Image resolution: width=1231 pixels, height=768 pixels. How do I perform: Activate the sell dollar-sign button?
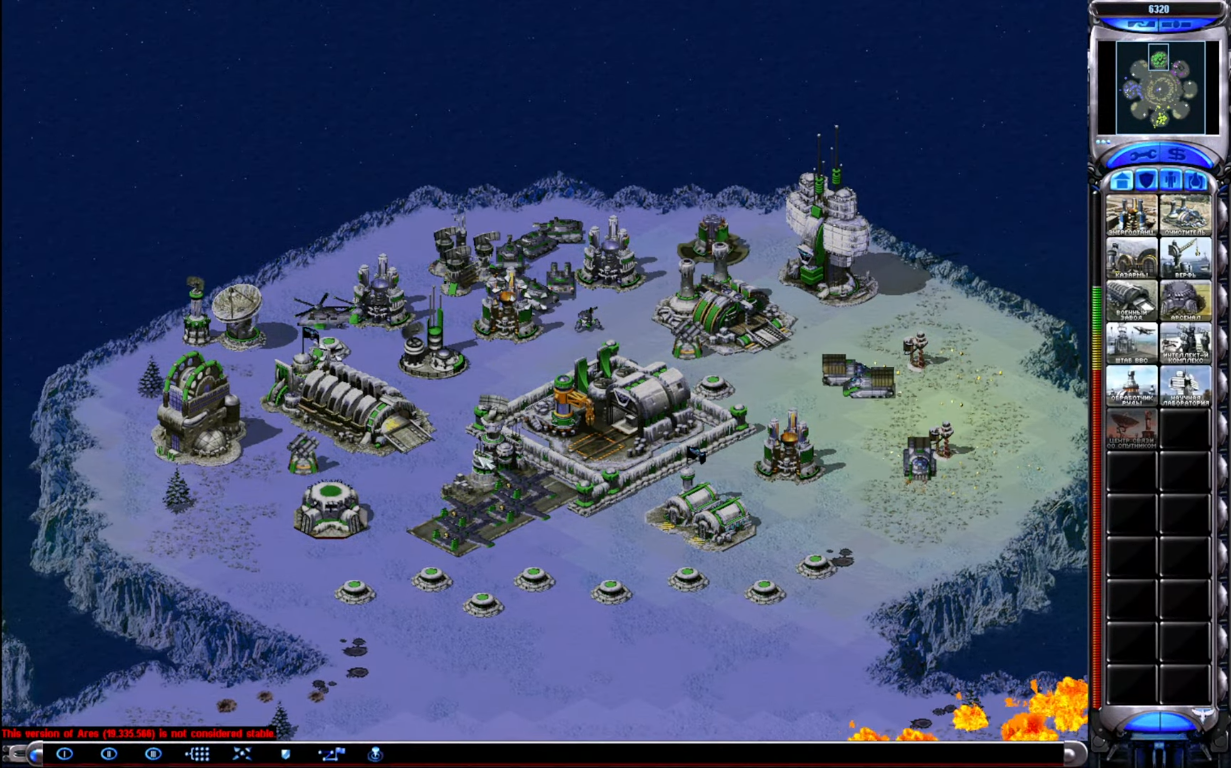click(x=1177, y=155)
